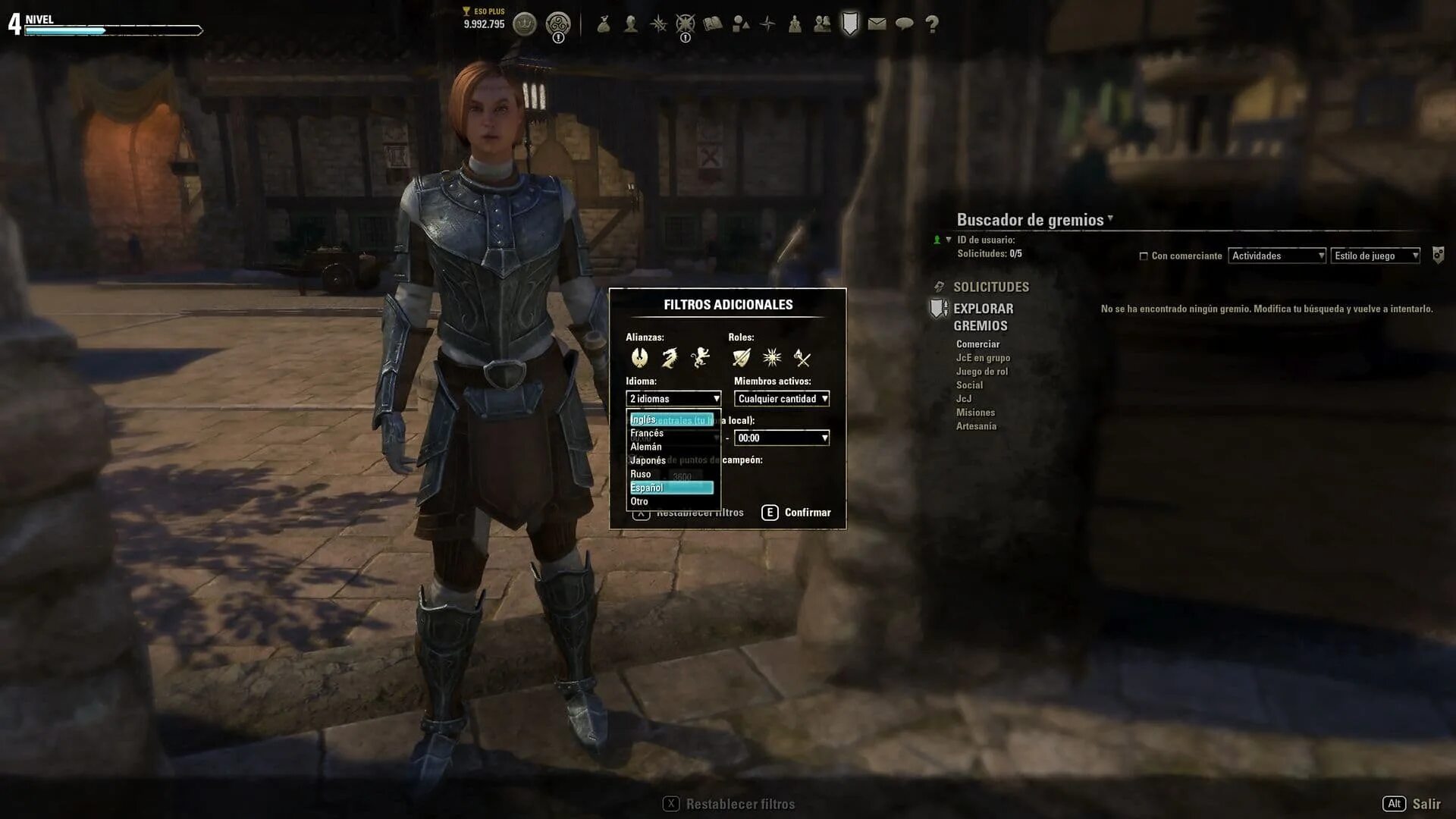Viewport: 1456px width, 819px height.
Task: Toggle the healer starburst role filter
Action: [x=772, y=357]
